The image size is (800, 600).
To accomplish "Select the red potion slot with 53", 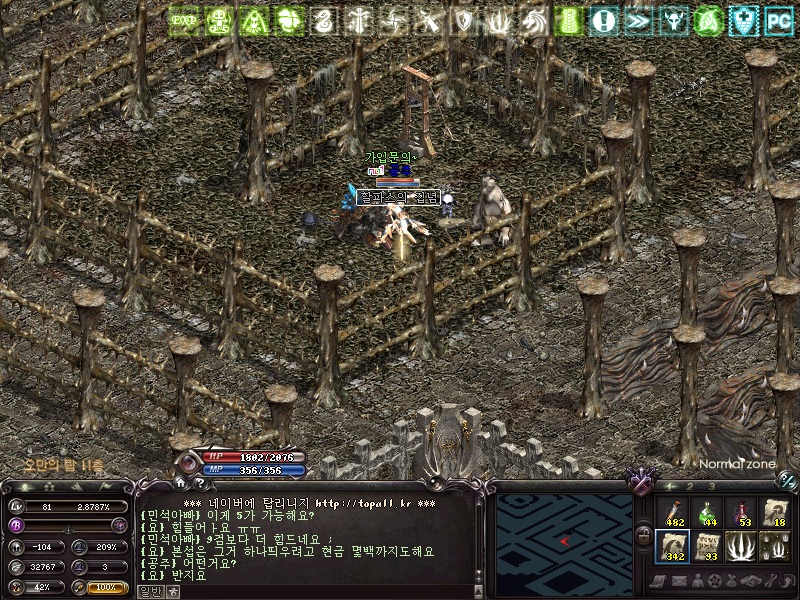I will pyautogui.click(x=742, y=513).
